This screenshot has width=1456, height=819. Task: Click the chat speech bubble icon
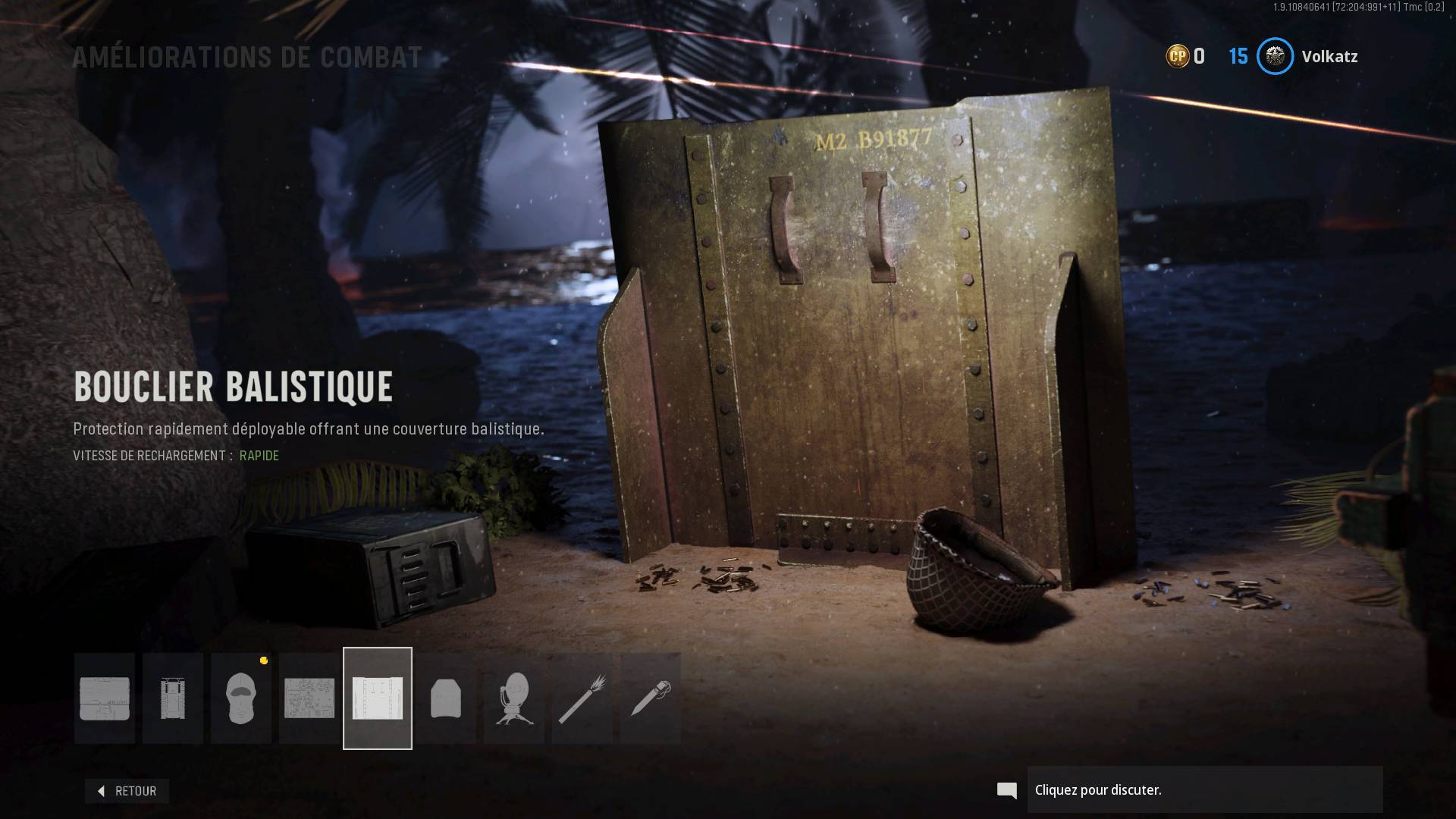pyautogui.click(x=1006, y=790)
